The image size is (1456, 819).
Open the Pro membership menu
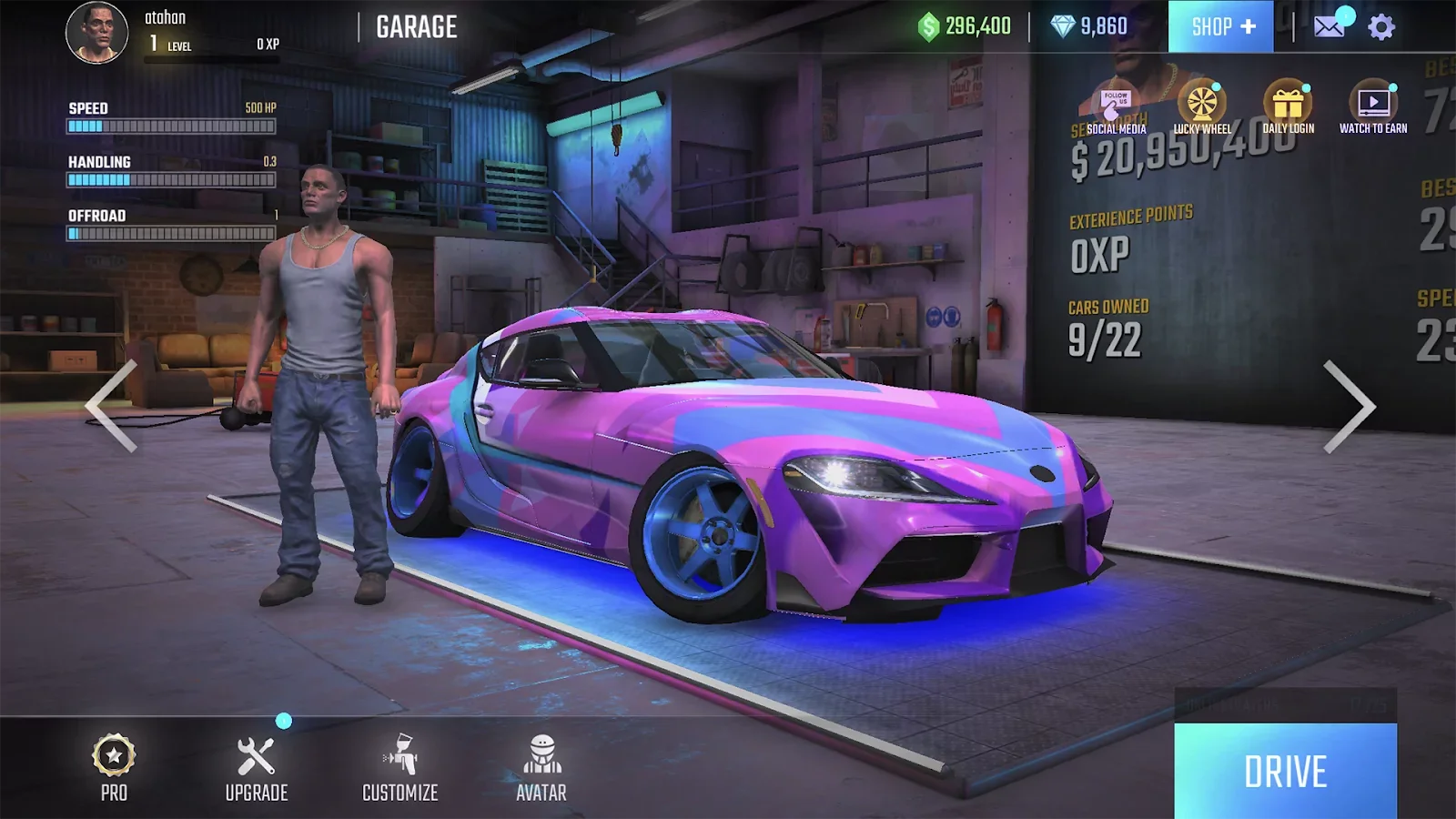(114, 768)
